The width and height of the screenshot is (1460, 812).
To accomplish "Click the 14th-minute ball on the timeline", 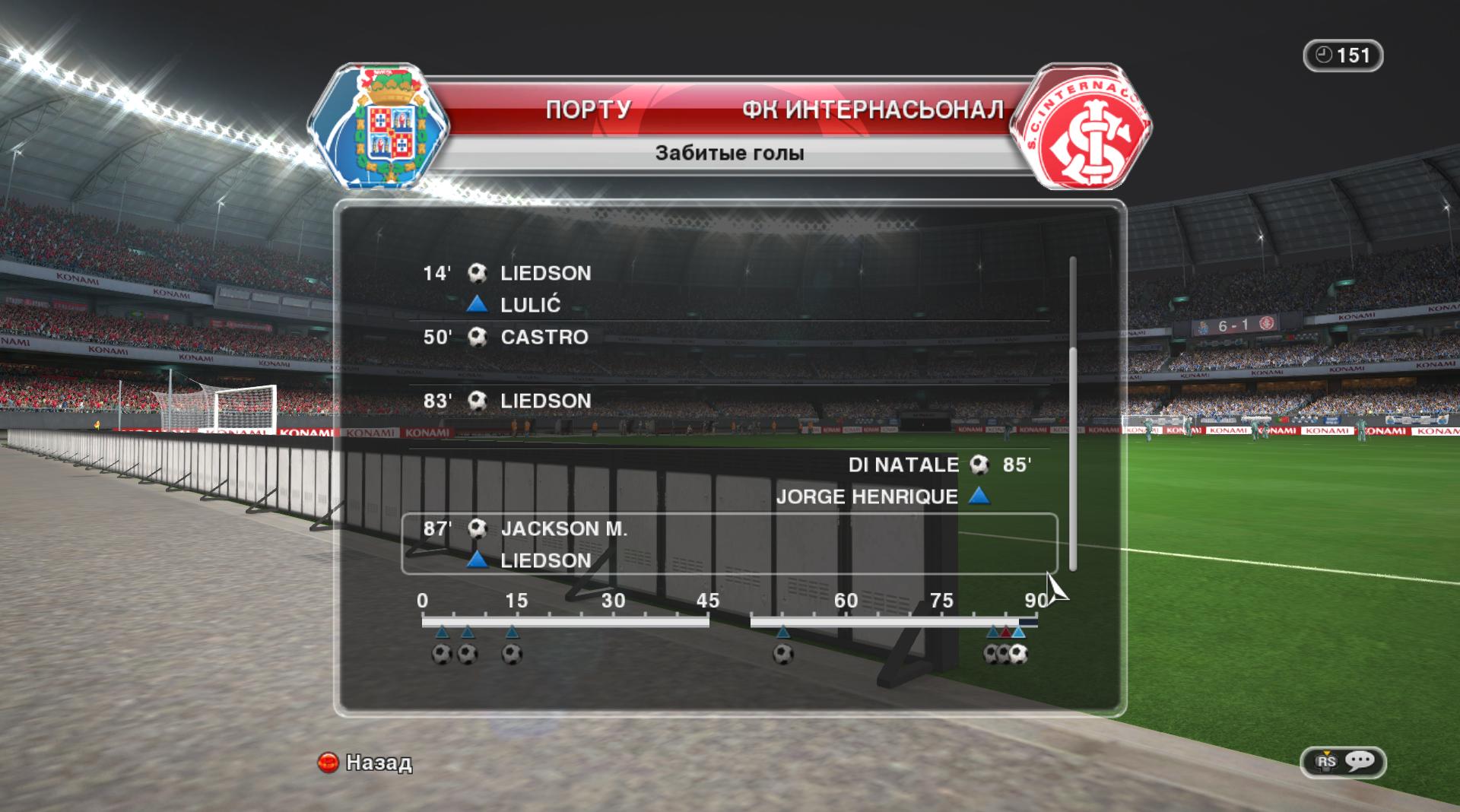I will pos(512,654).
